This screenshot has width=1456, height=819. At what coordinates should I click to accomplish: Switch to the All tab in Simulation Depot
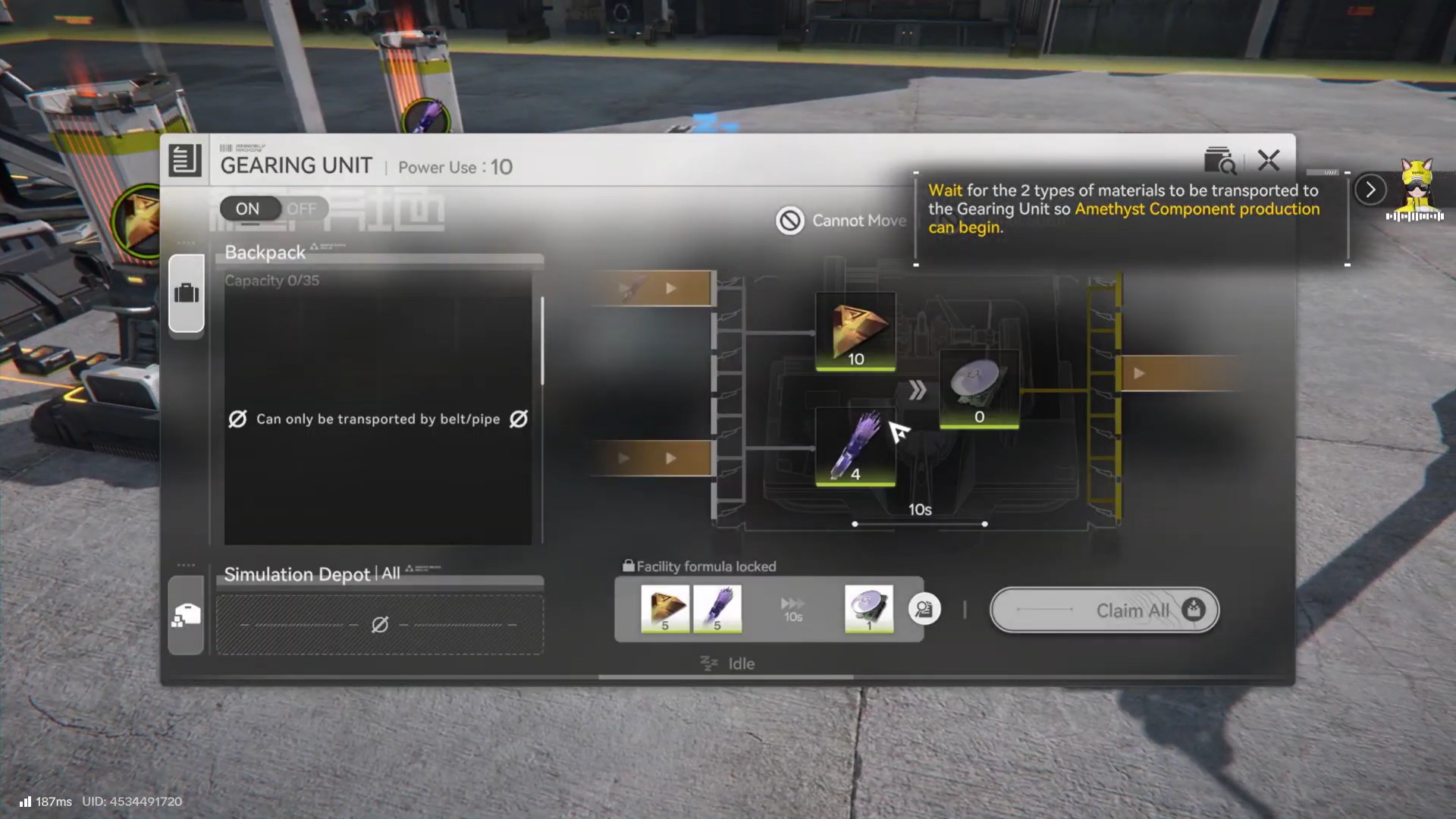click(x=391, y=576)
